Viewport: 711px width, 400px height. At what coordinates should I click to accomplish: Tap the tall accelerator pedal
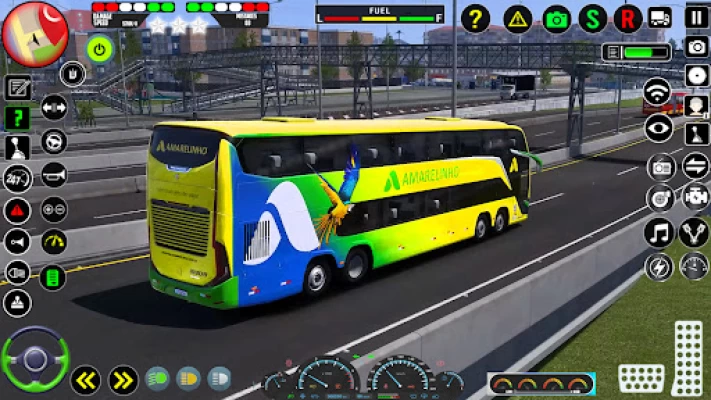point(688,358)
